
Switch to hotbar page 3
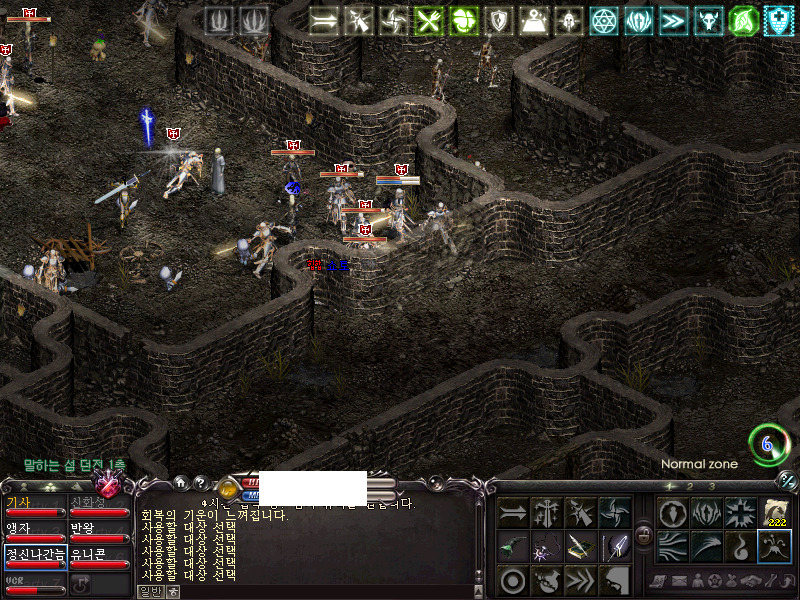click(x=712, y=487)
